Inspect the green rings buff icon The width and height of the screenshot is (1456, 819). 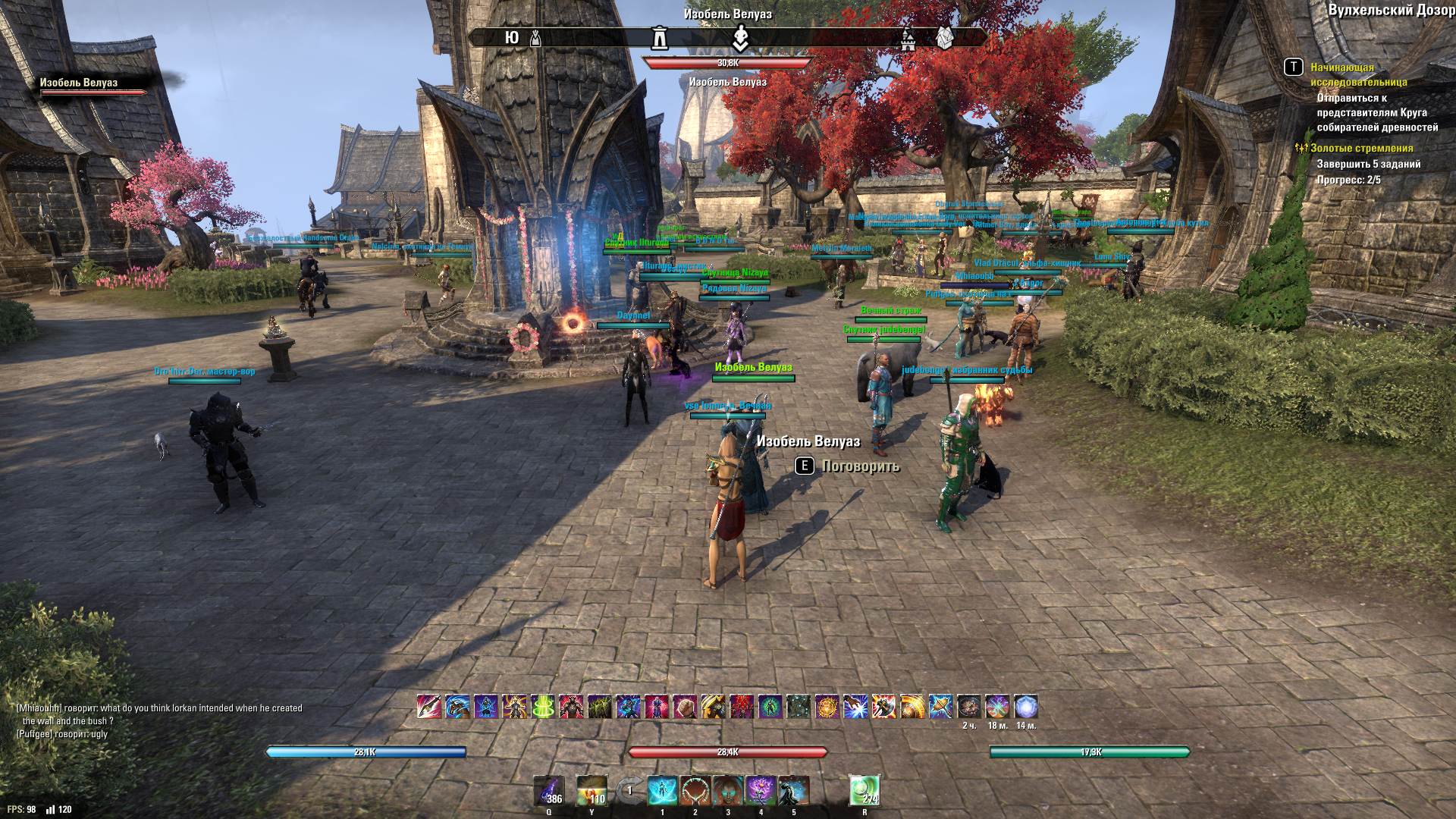click(542, 707)
